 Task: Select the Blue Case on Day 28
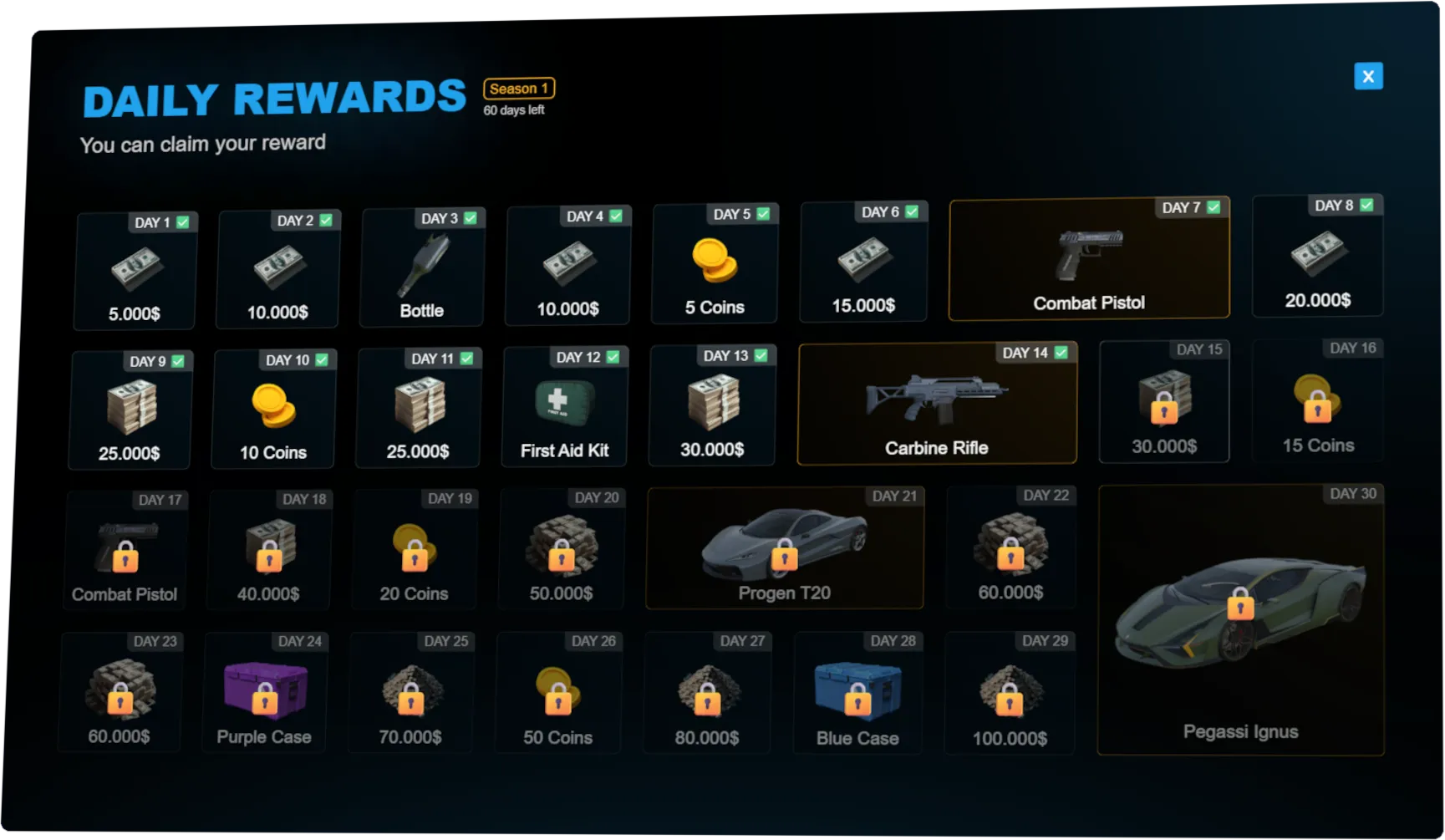857,690
